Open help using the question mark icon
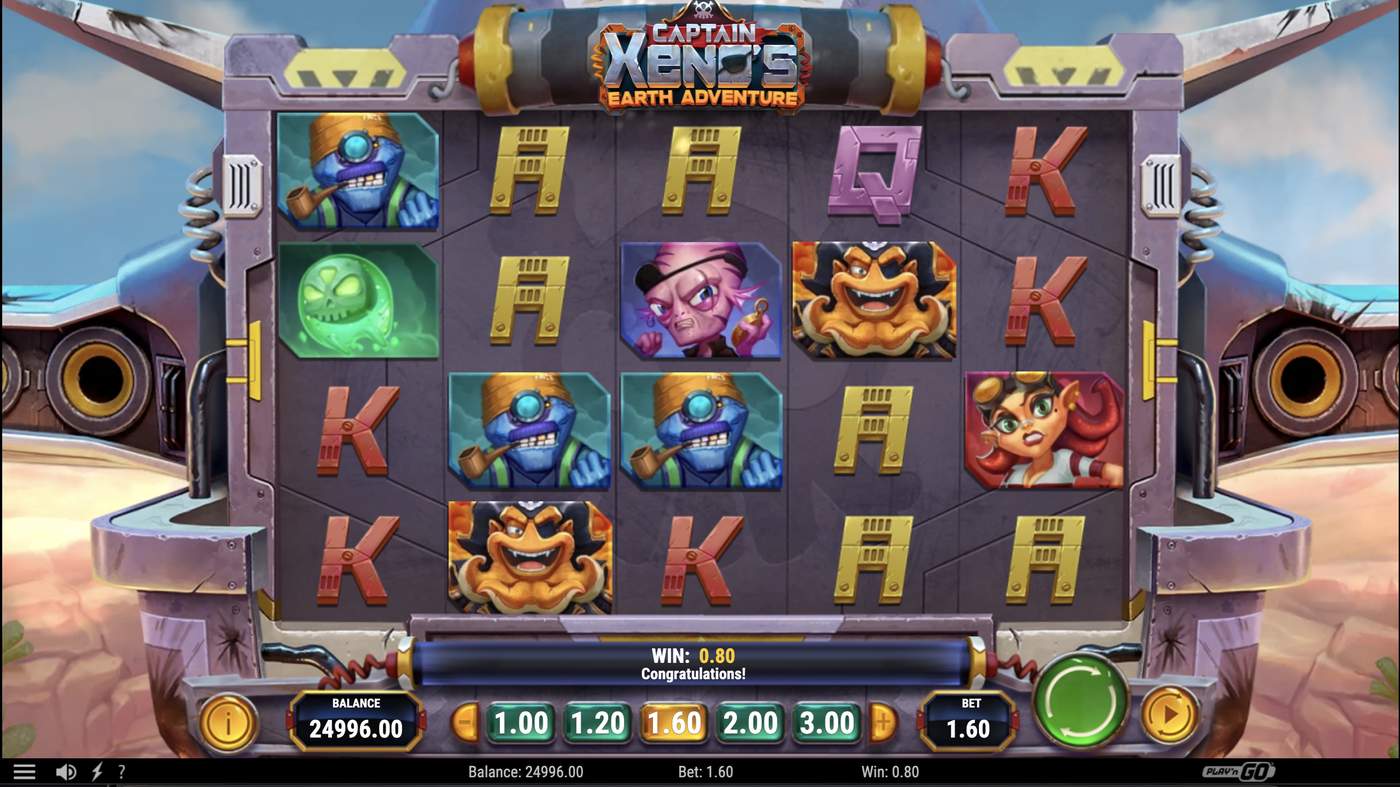The image size is (1400, 787). click(122, 770)
